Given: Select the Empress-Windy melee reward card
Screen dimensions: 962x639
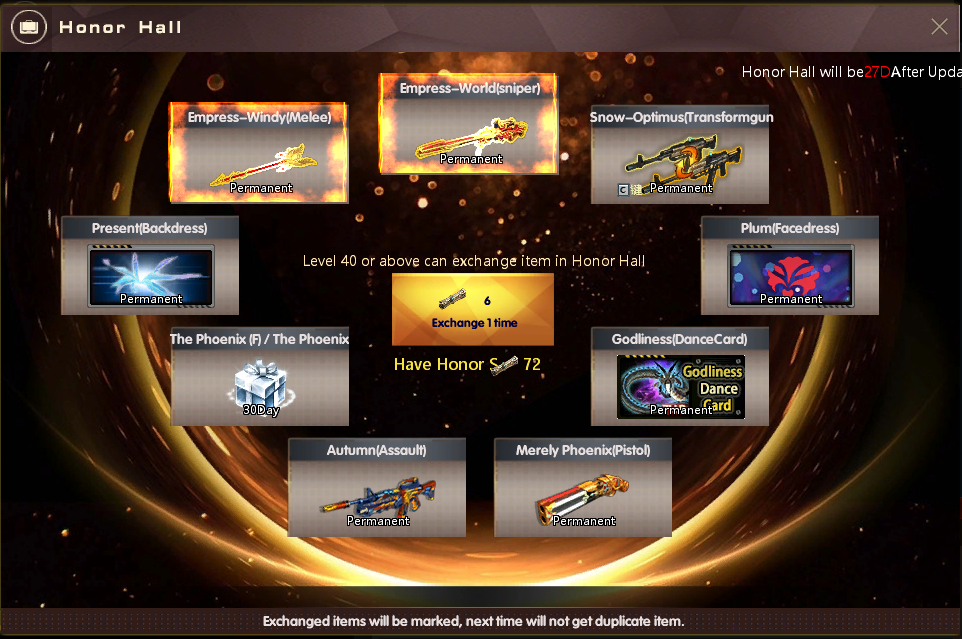Looking at the screenshot, I should (259, 153).
